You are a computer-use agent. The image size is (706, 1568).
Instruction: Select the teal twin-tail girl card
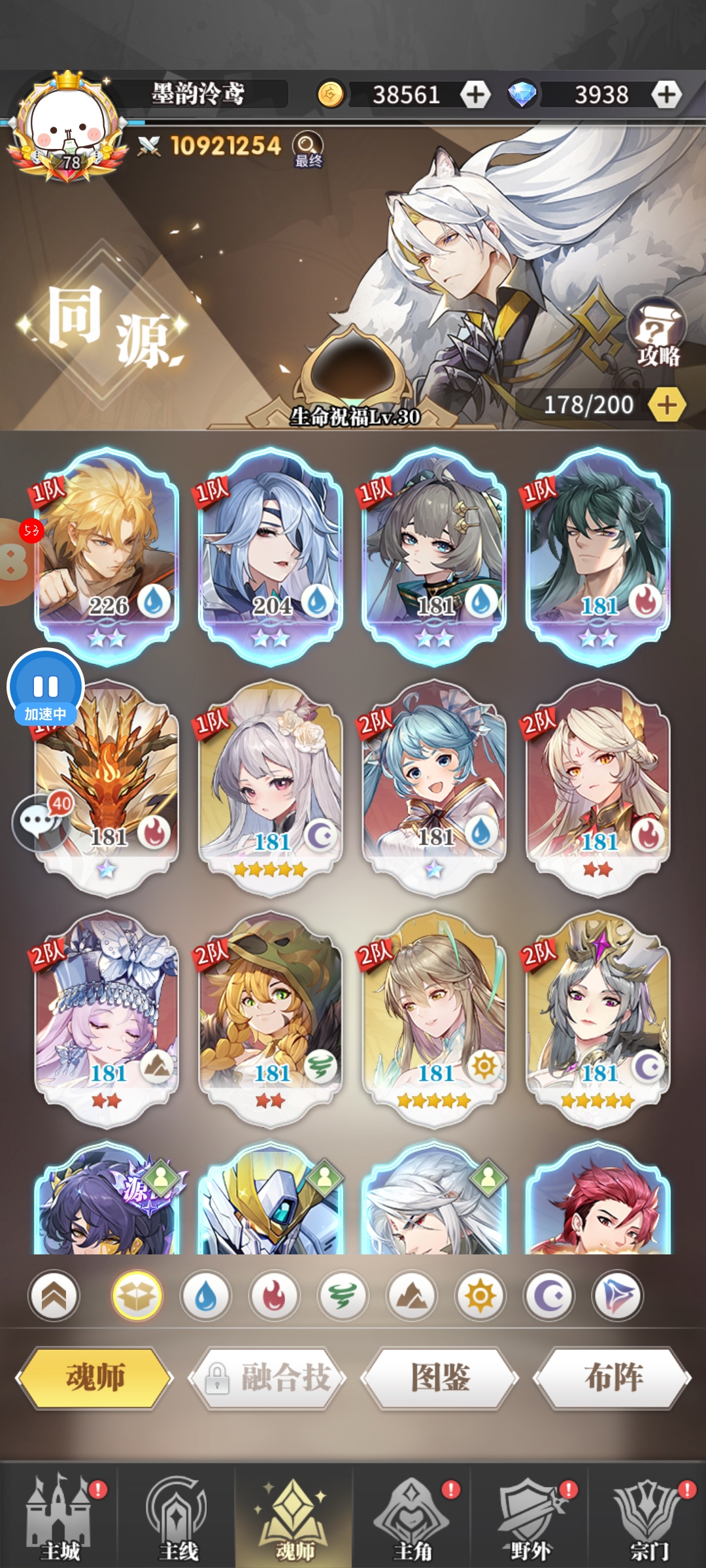click(x=434, y=784)
